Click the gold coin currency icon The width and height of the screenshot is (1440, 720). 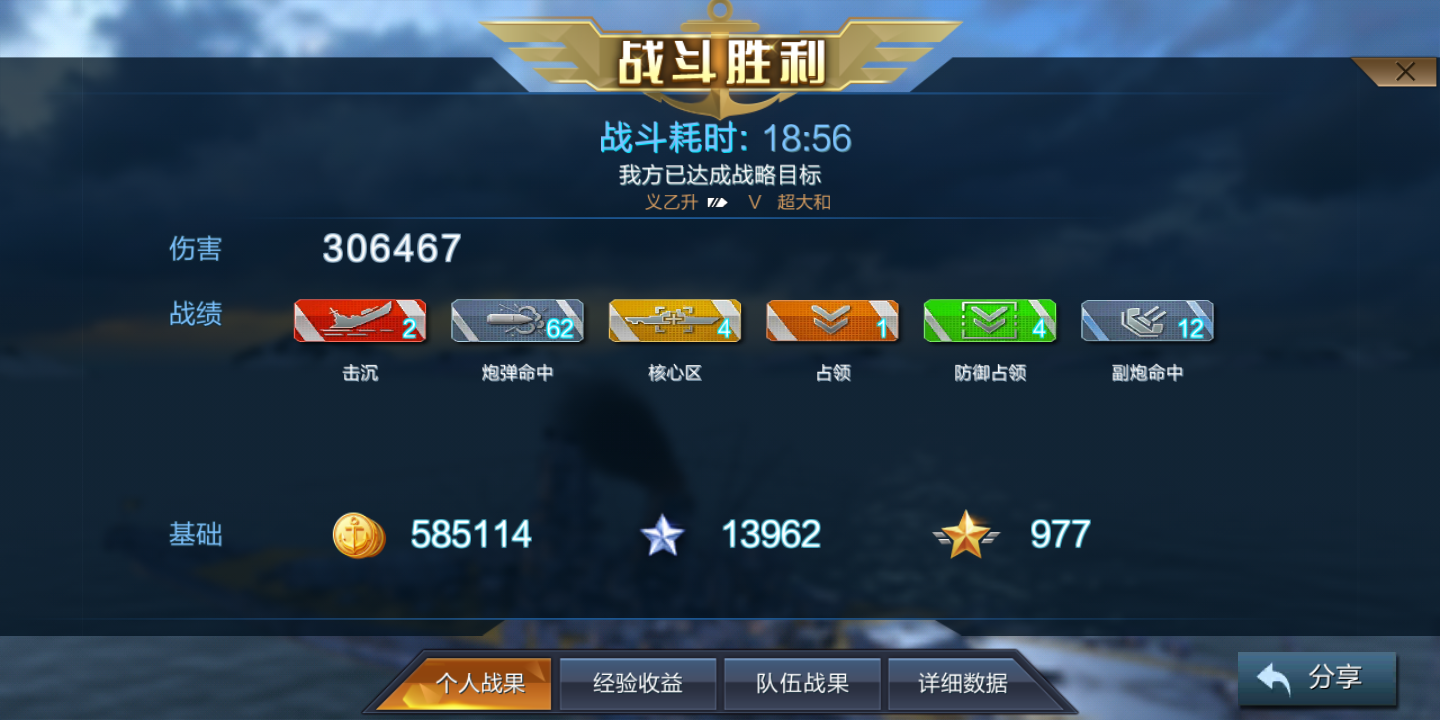pos(358,535)
